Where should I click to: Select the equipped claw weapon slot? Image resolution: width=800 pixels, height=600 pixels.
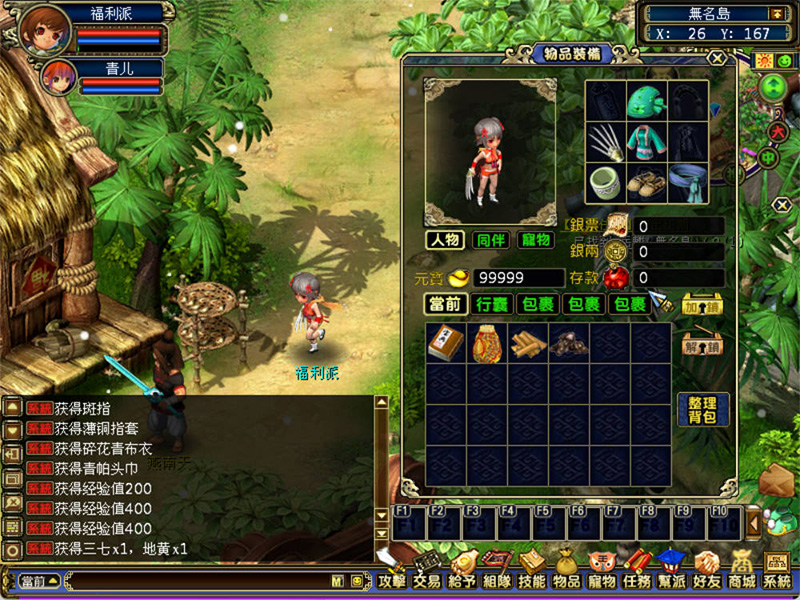click(605, 141)
